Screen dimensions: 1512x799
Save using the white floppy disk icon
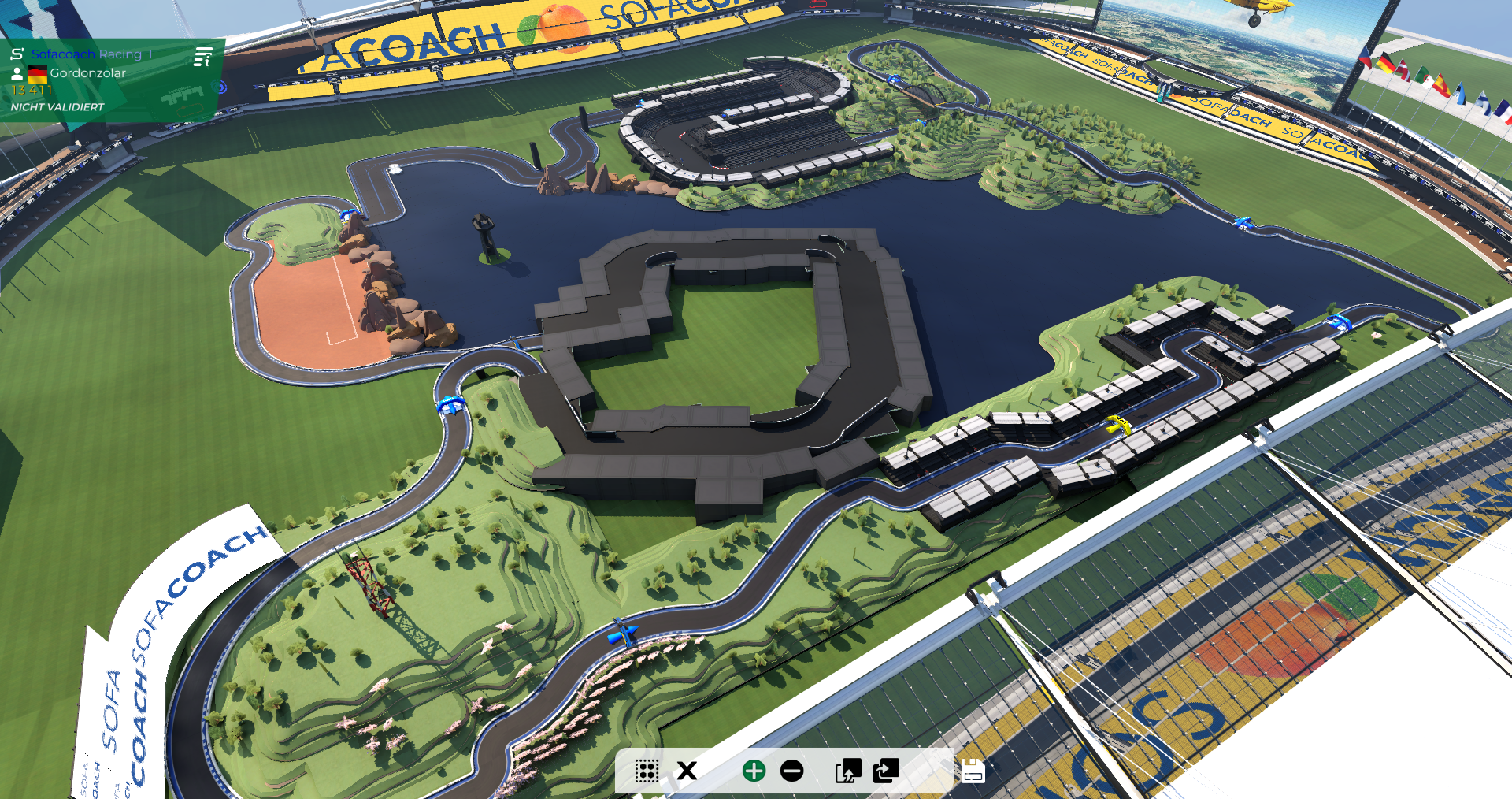[x=973, y=771]
